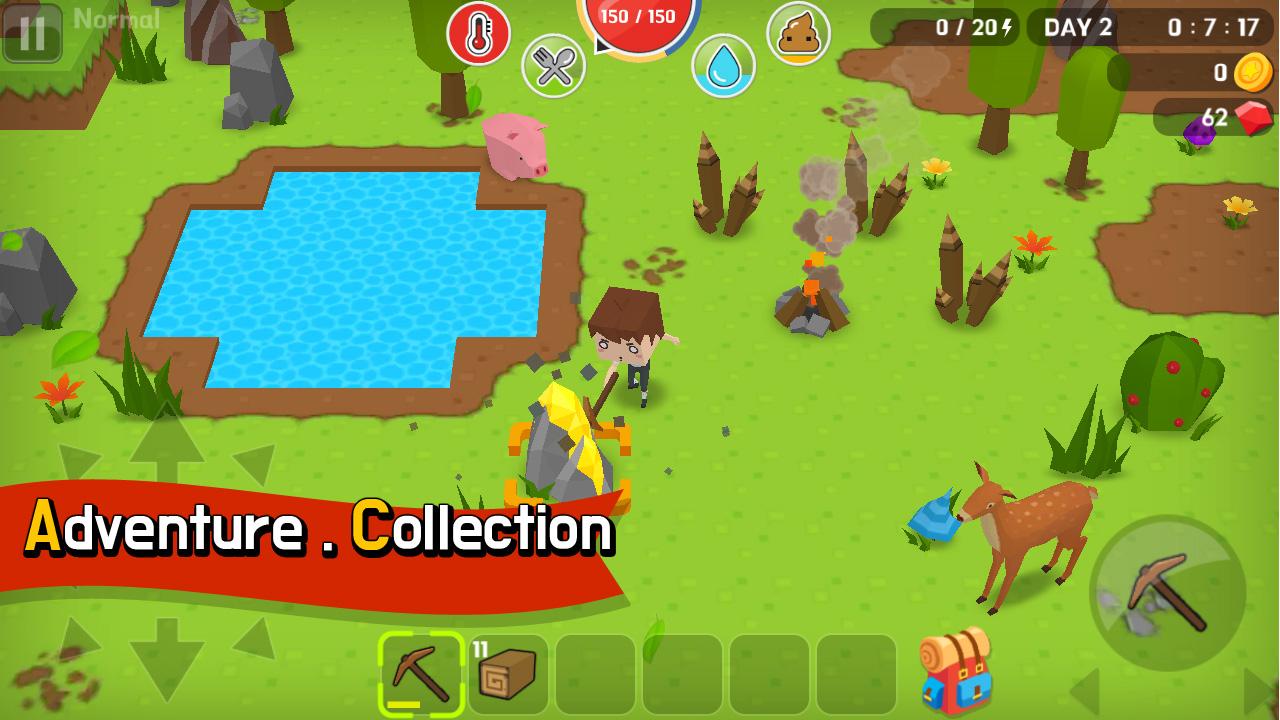The image size is (1280, 720).
Task: Tap the water droplet thirst indicator
Action: 724,64
